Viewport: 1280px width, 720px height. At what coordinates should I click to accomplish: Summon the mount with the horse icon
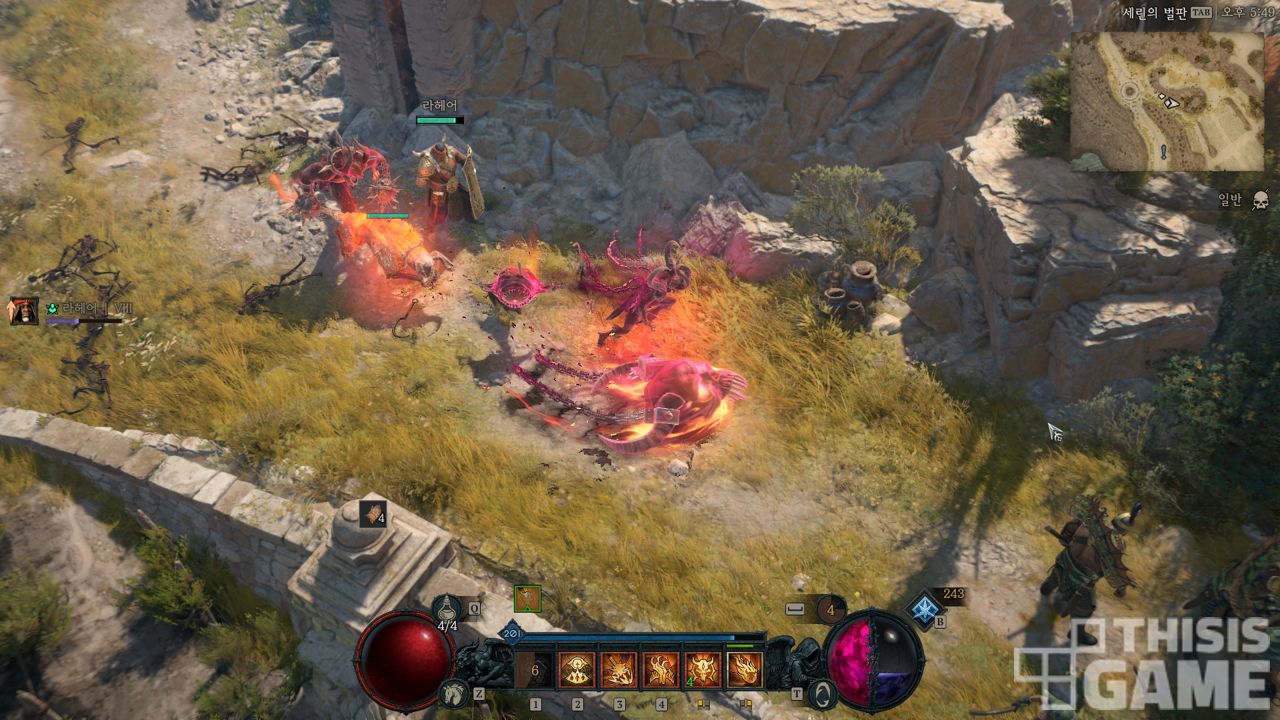tap(453, 693)
